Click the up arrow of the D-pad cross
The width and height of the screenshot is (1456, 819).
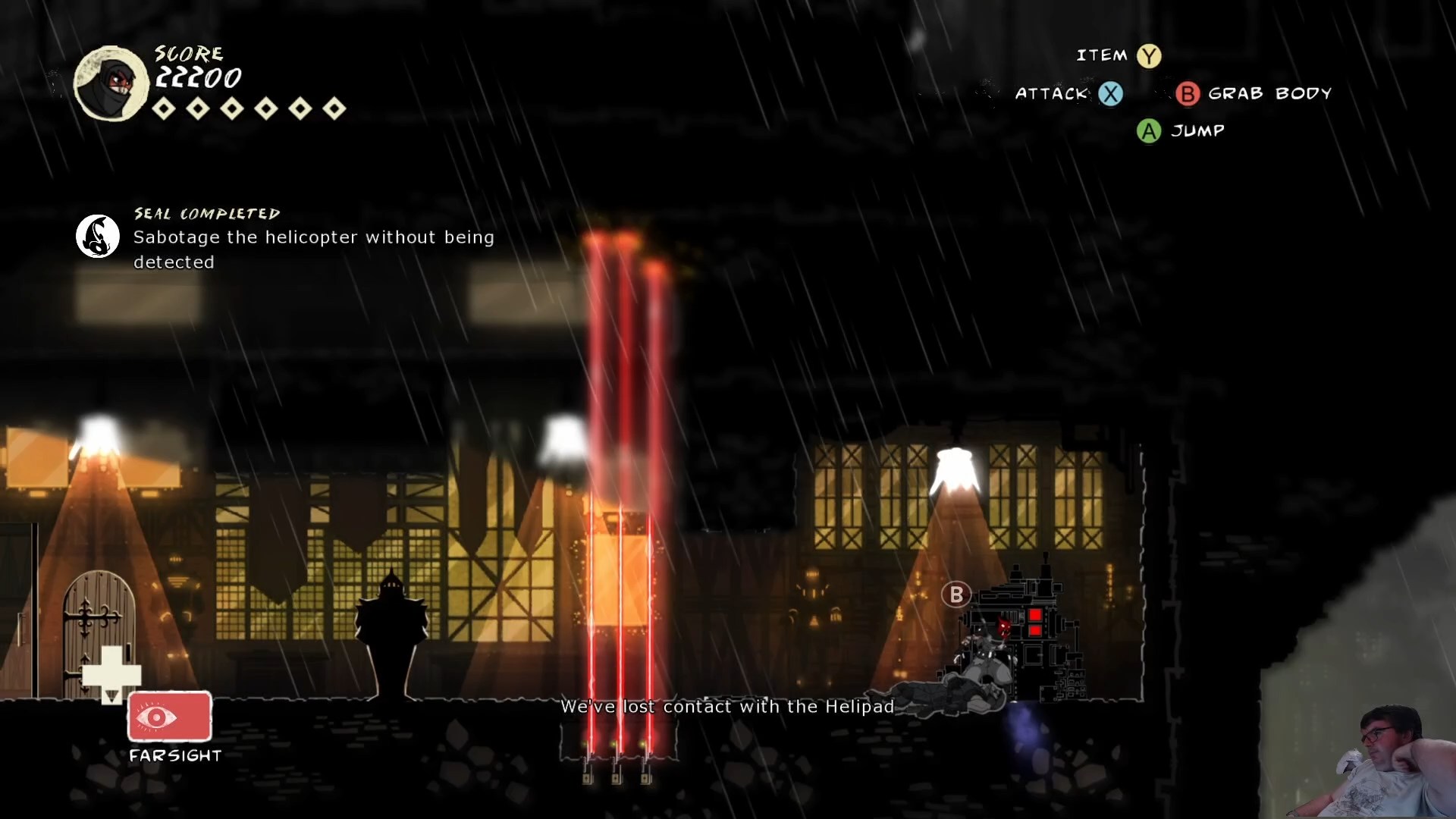[x=114, y=656]
